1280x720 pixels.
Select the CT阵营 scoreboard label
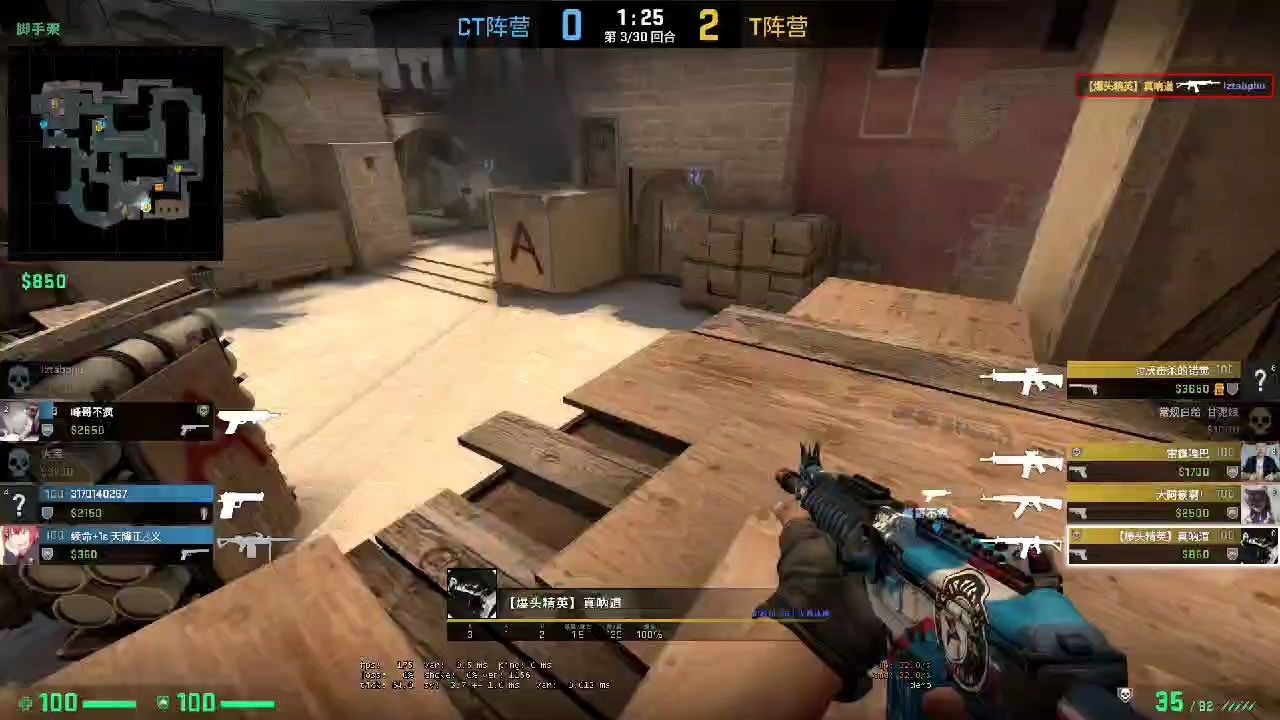click(x=493, y=26)
